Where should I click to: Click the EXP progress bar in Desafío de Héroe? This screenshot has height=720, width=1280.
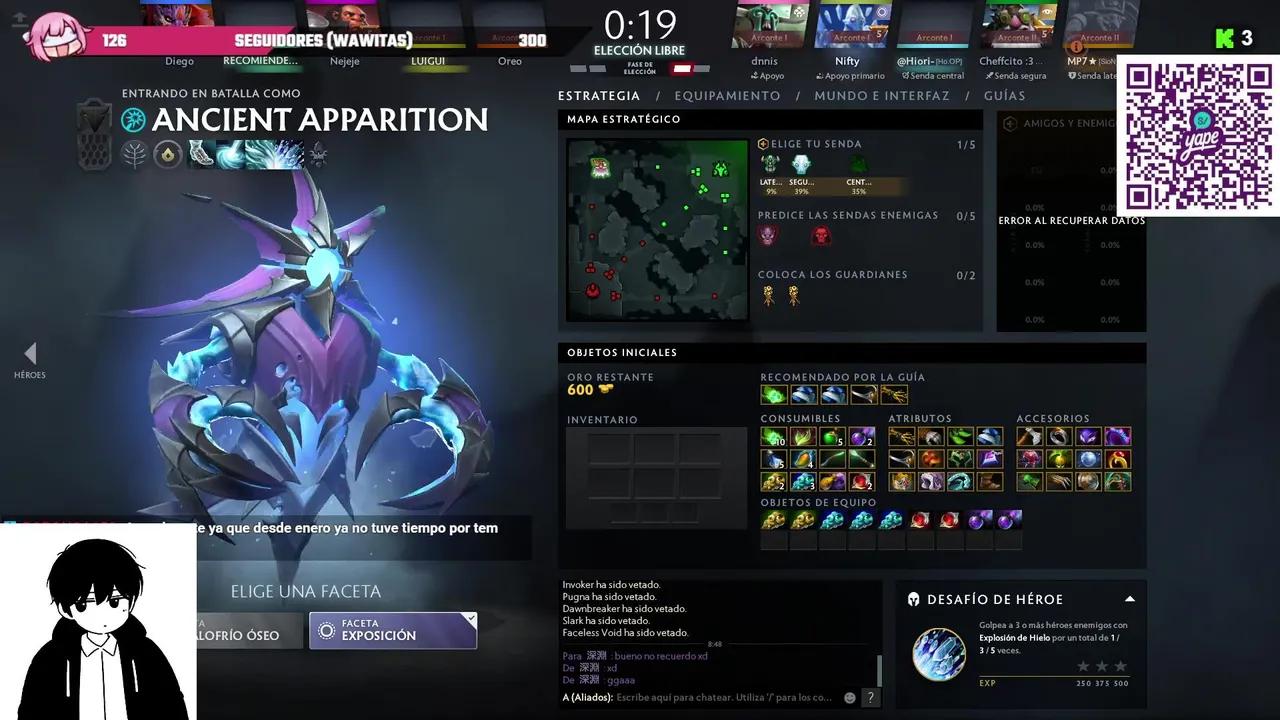point(1055,683)
